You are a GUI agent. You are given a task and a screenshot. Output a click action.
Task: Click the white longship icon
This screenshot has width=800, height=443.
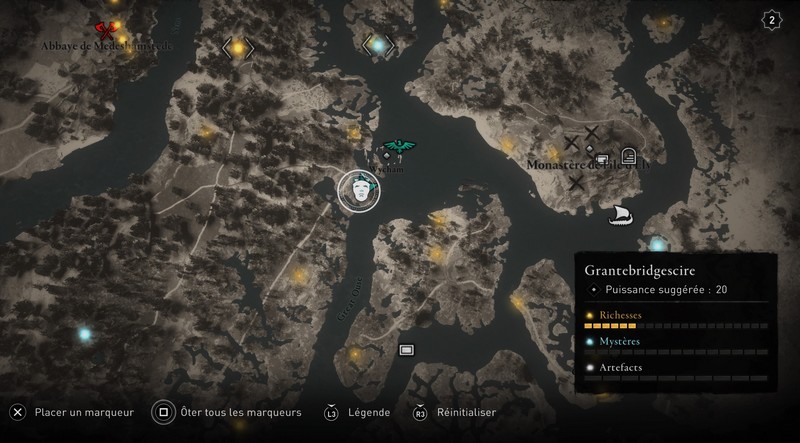[x=619, y=213]
